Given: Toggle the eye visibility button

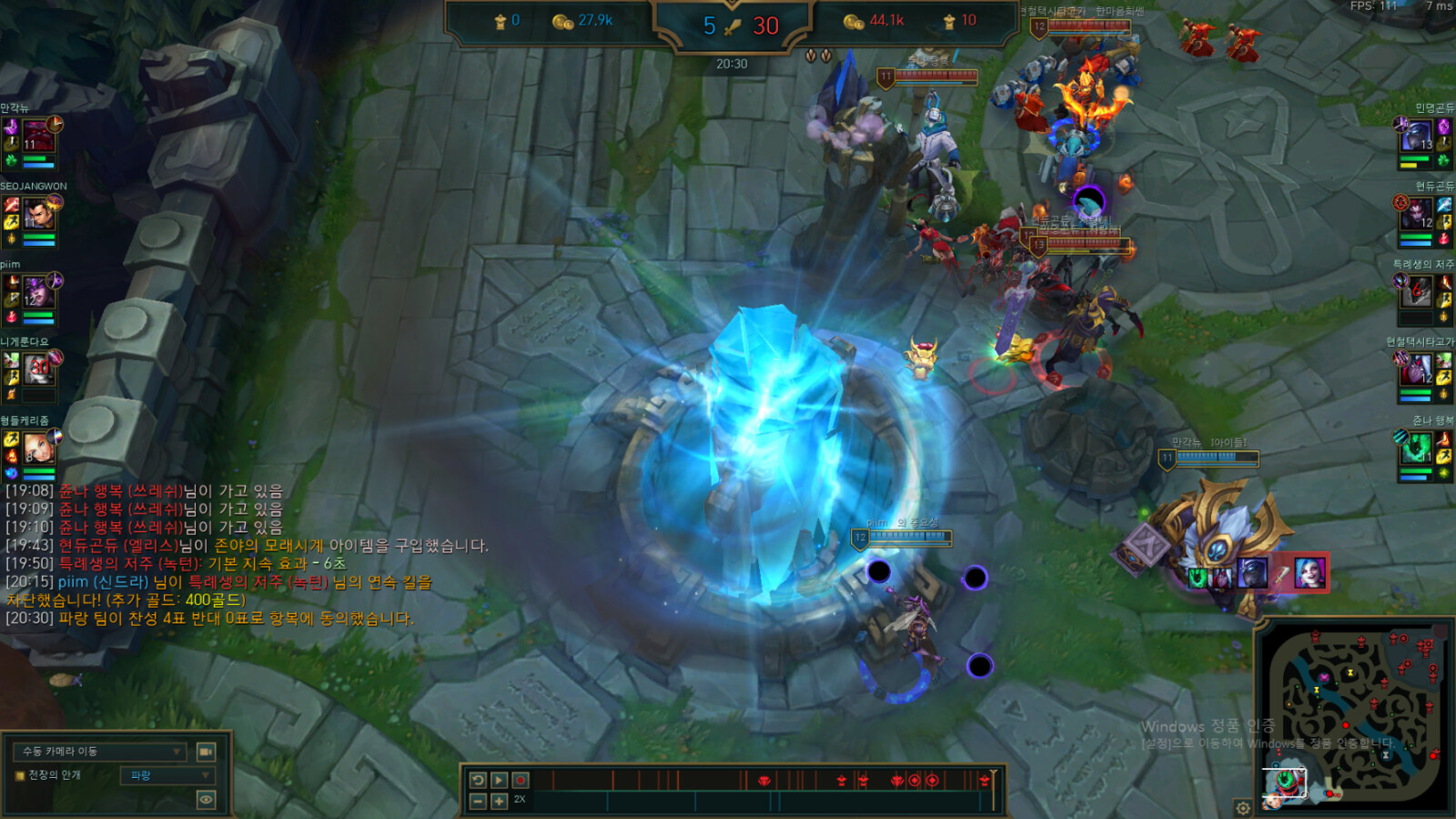Looking at the screenshot, I should coord(207,800).
